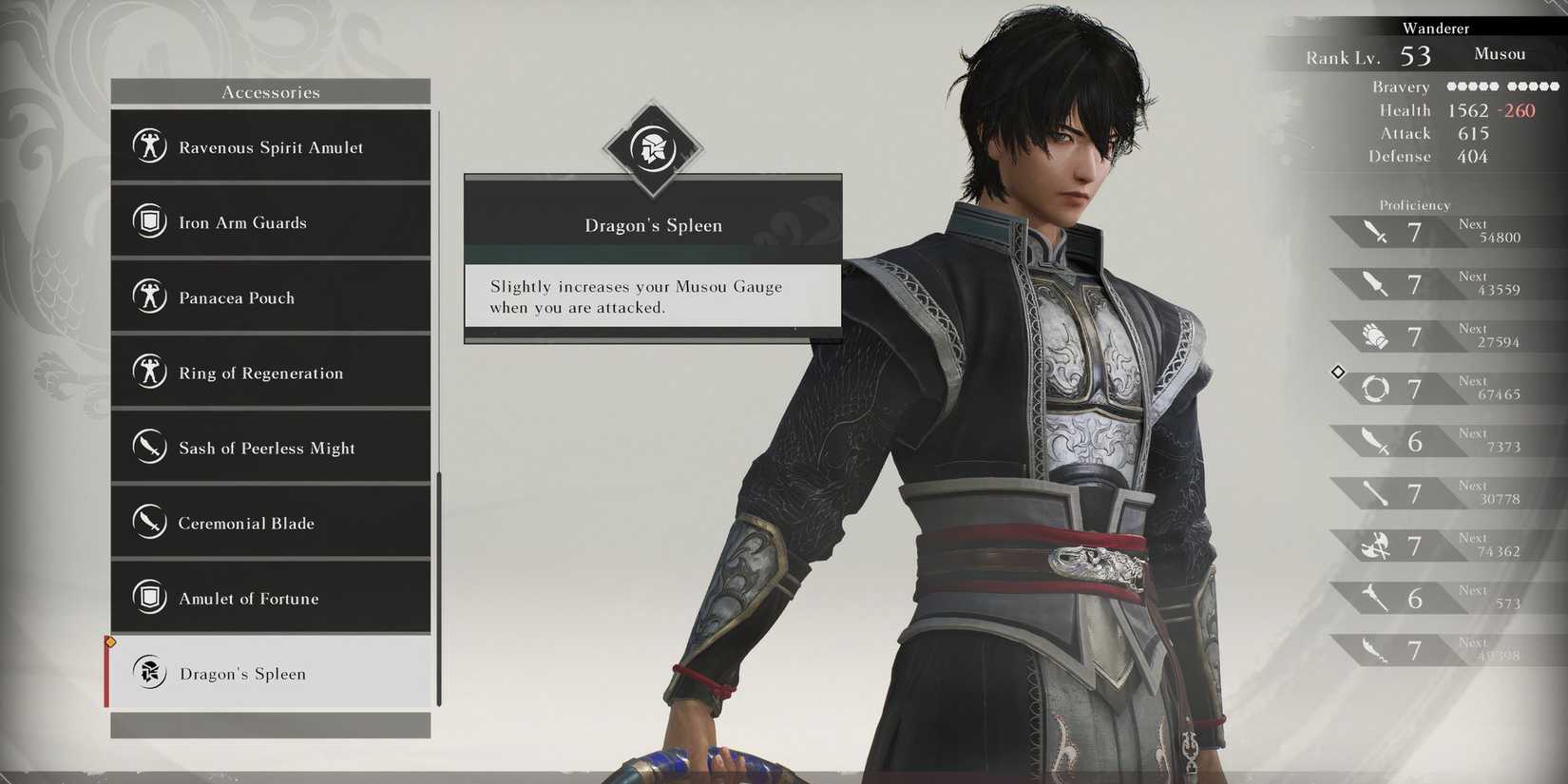This screenshot has width=1568, height=784.
Task: Click the Accessories header
Action: (272, 91)
